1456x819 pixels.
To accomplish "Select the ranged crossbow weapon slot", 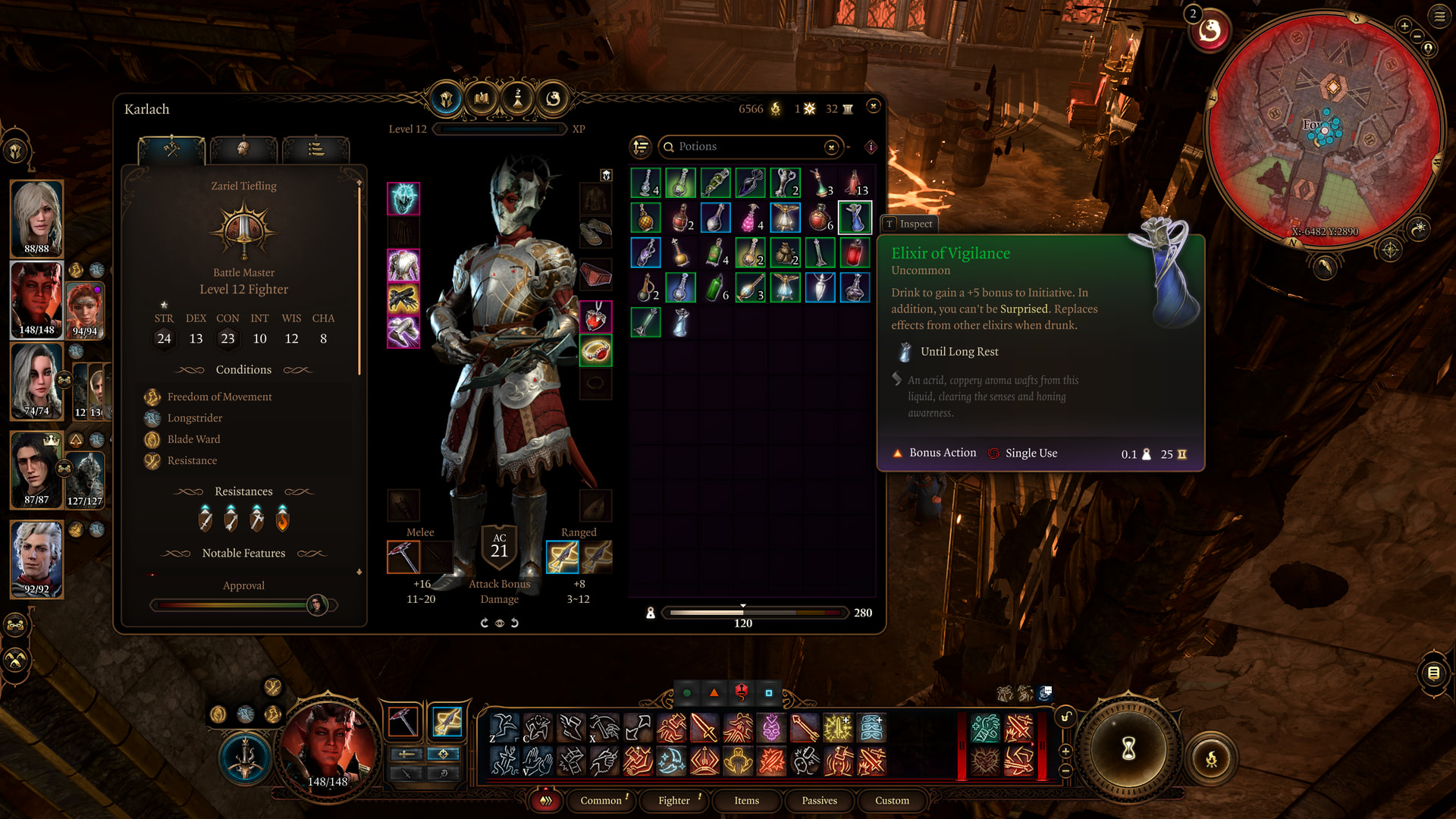I will 563,557.
